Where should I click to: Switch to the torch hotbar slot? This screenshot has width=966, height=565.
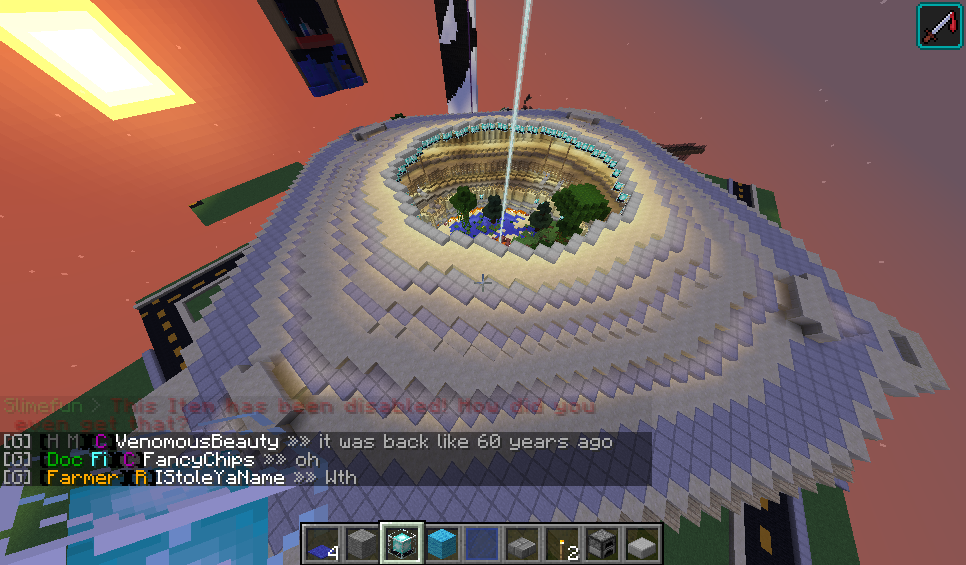pyautogui.click(x=562, y=544)
